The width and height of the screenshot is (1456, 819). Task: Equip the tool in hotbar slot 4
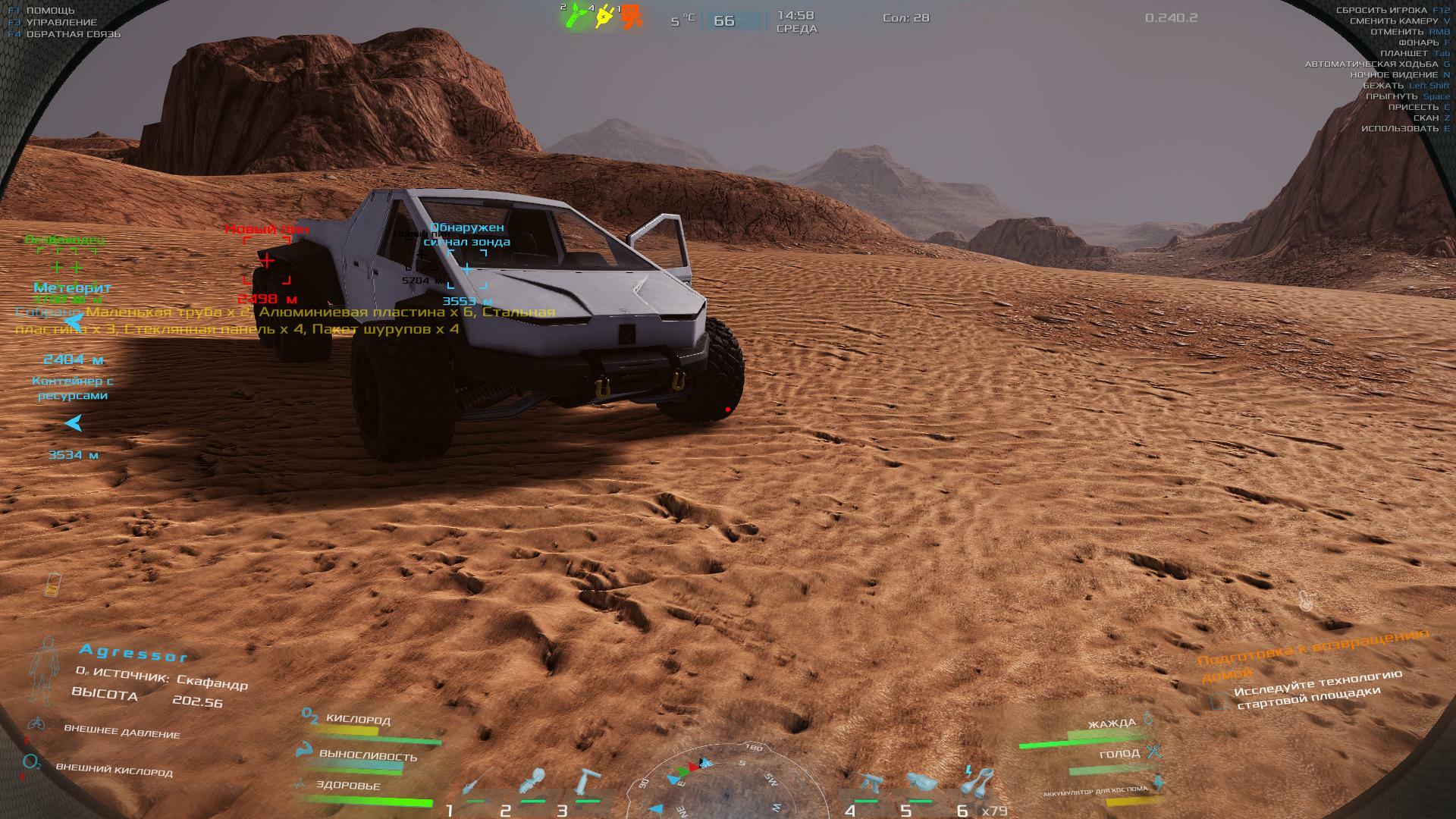click(x=870, y=782)
